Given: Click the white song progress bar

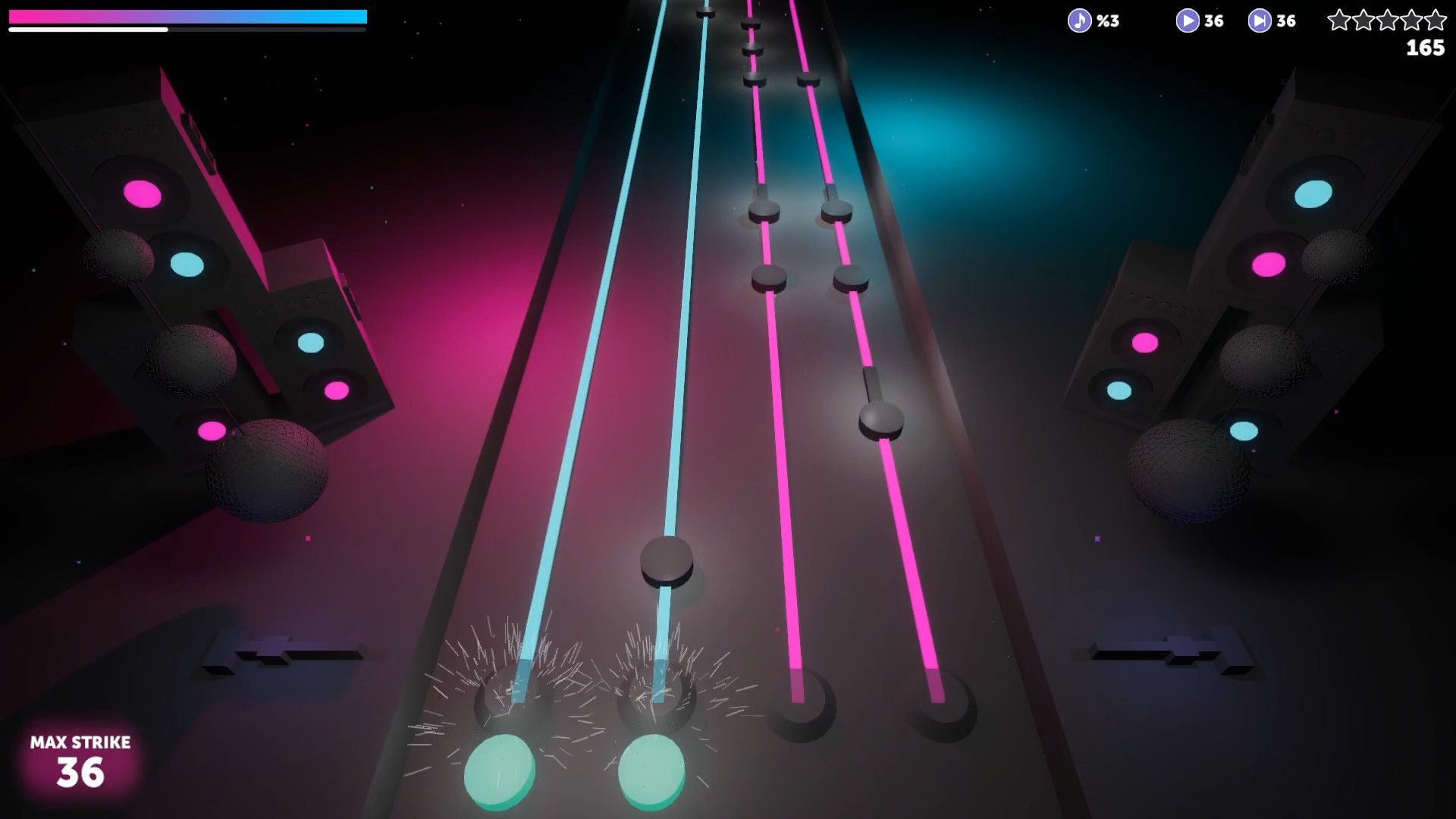Looking at the screenshot, I should pos(87,29).
